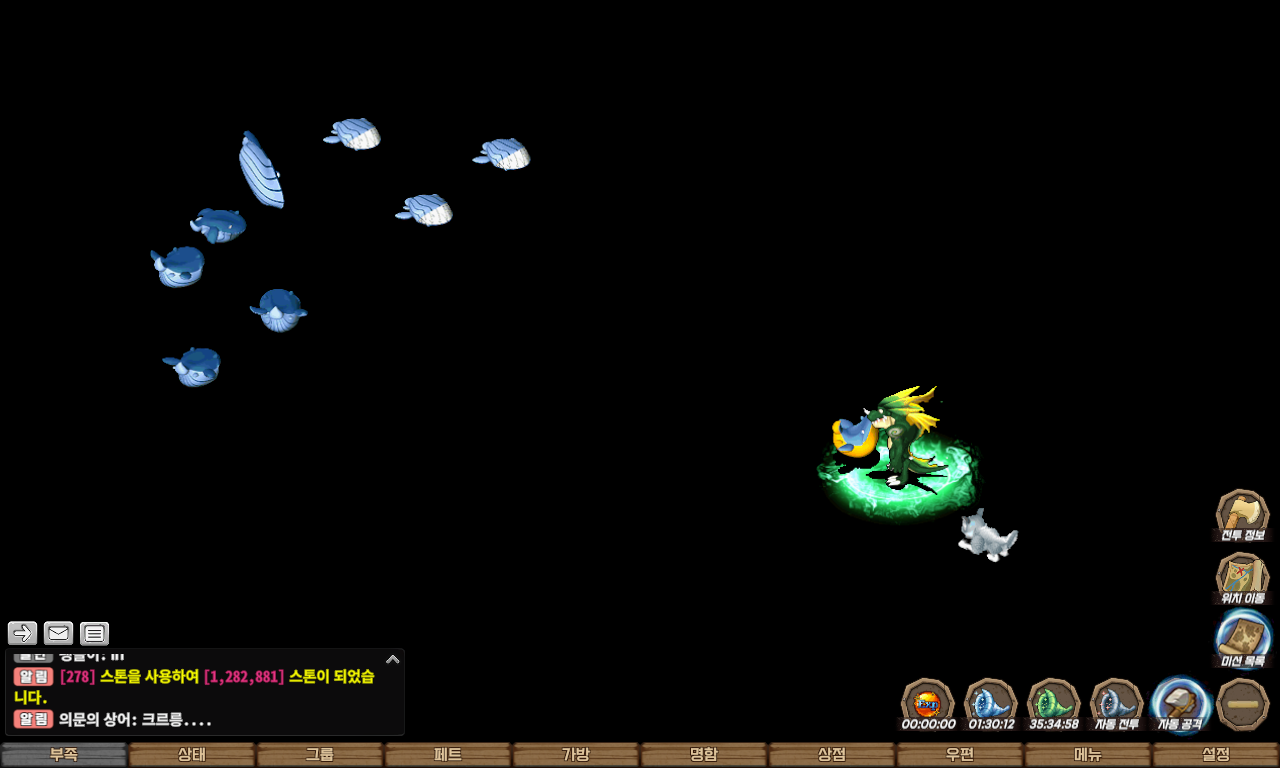Open the 상점 (shop) menu
Image resolution: width=1280 pixels, height=768 pixels.
tap(832, 755)
